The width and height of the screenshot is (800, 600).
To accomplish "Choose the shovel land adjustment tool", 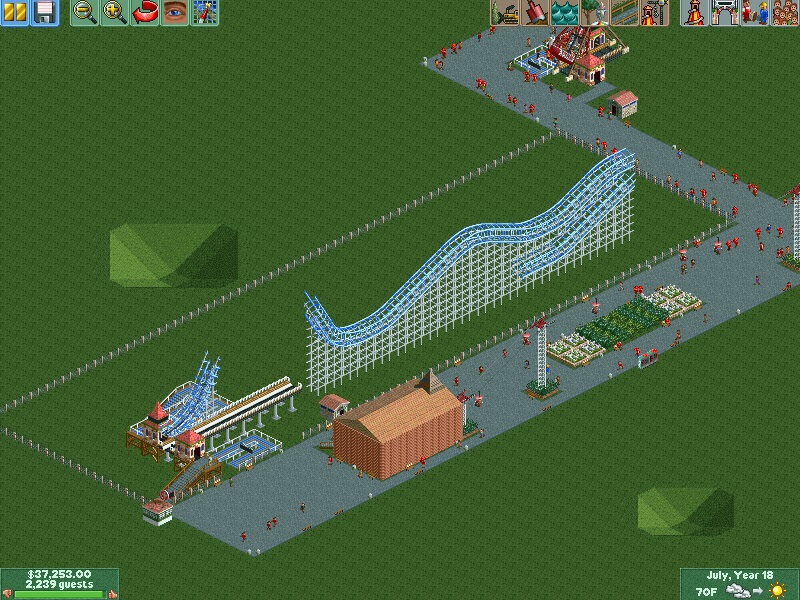I will click(535, 13).
